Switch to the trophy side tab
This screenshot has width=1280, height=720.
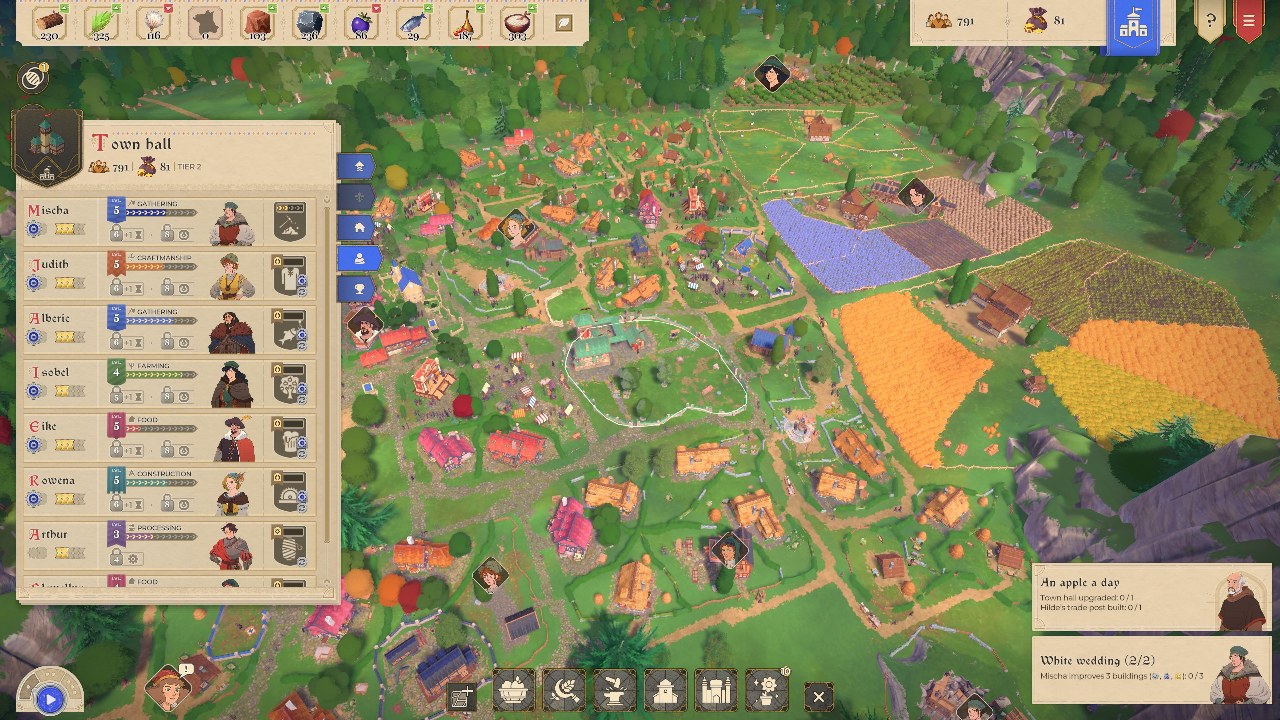coord(359,289)
